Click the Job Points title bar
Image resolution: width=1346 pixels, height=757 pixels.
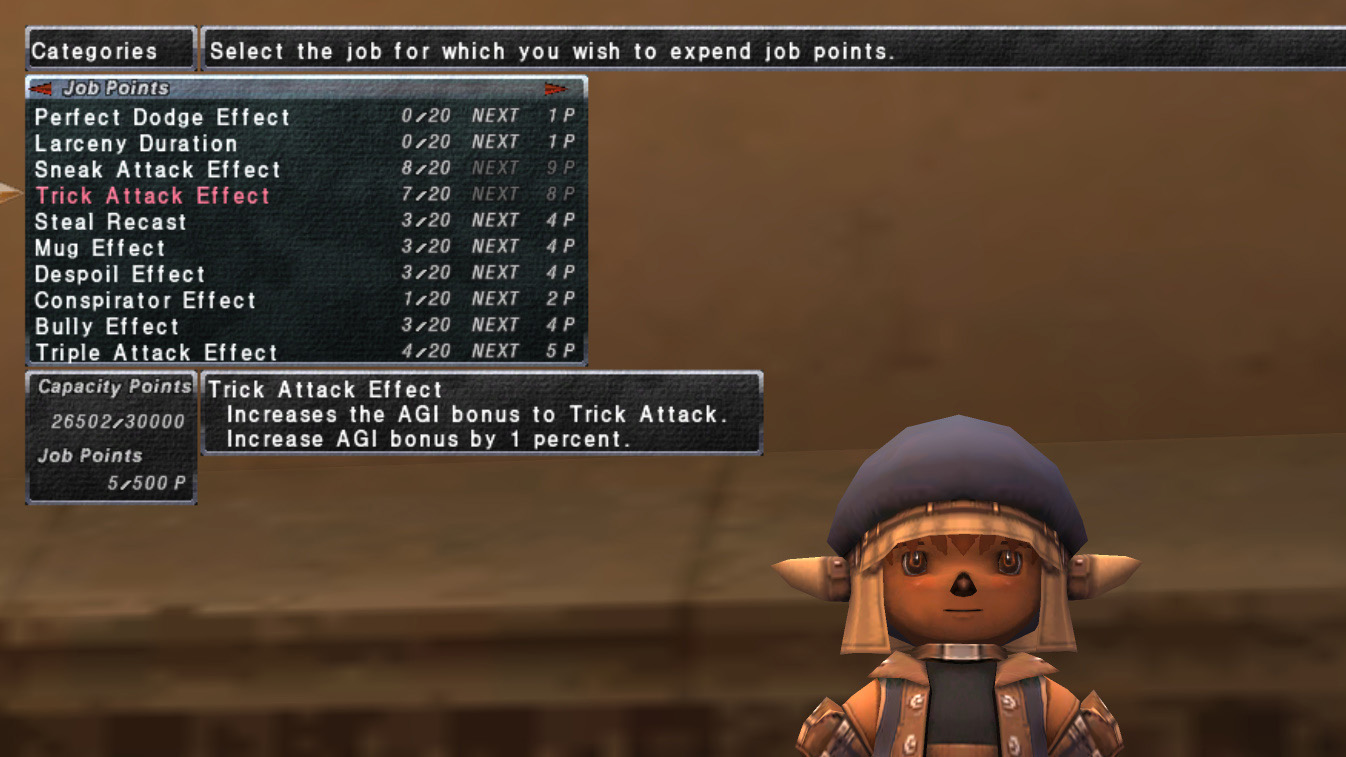point(130,88)
